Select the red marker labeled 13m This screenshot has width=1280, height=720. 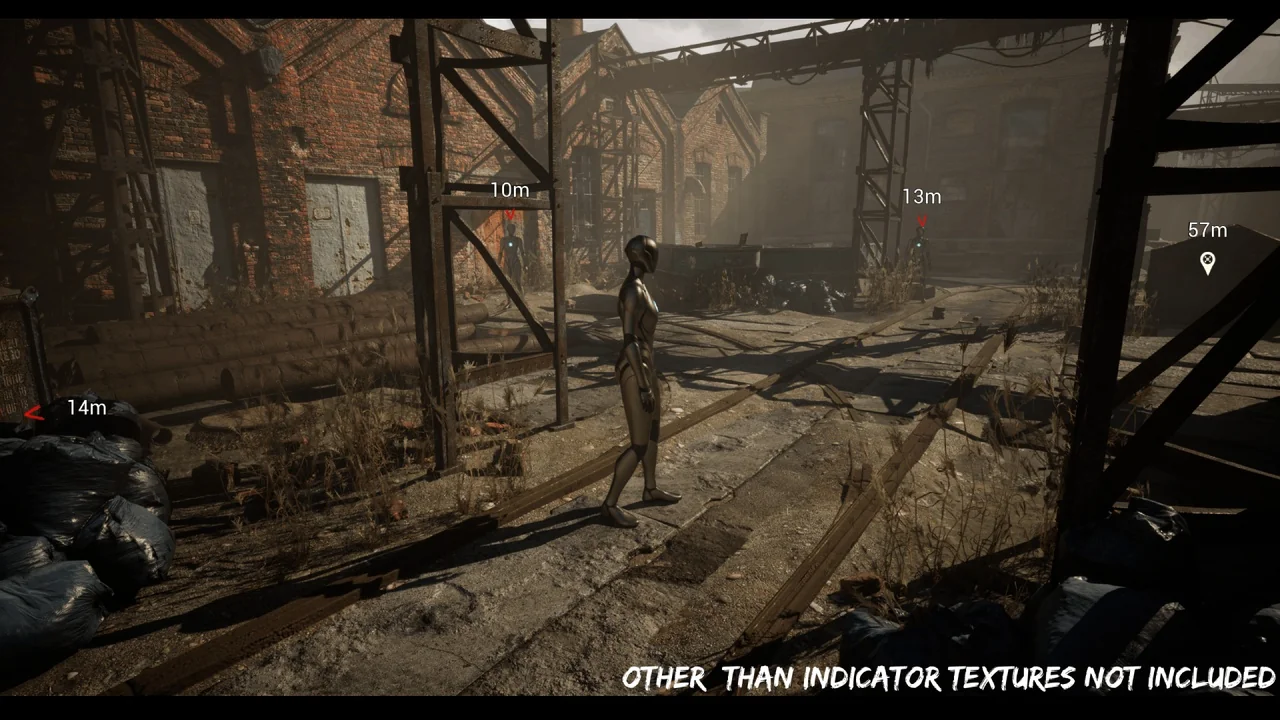click(922, 220)
